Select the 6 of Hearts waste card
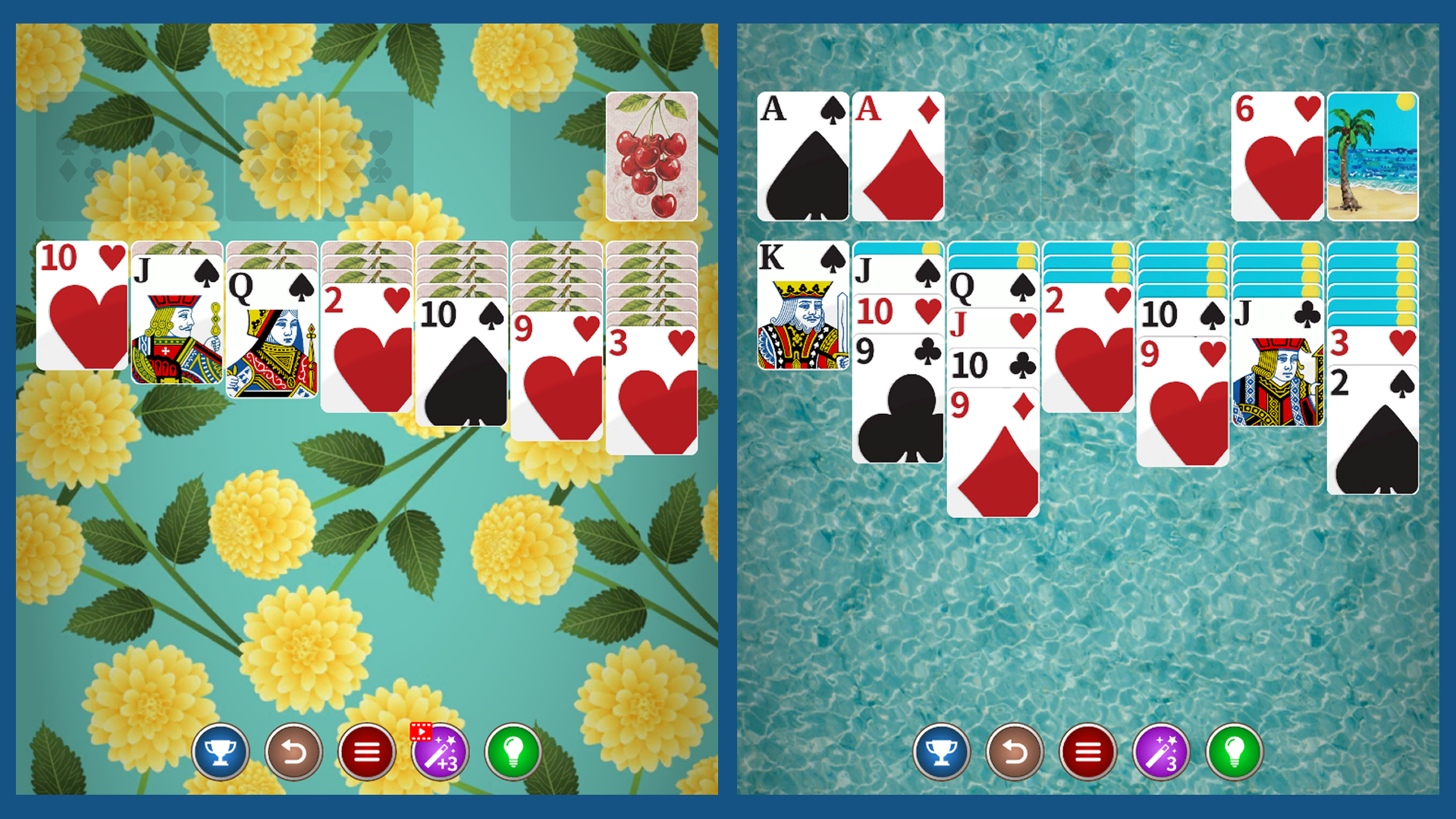 click(1276, 157)
